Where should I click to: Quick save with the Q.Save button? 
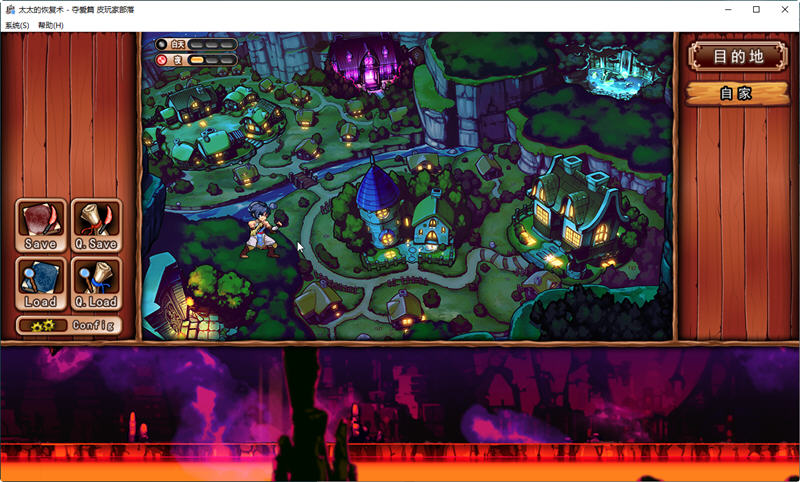(96, 225)
